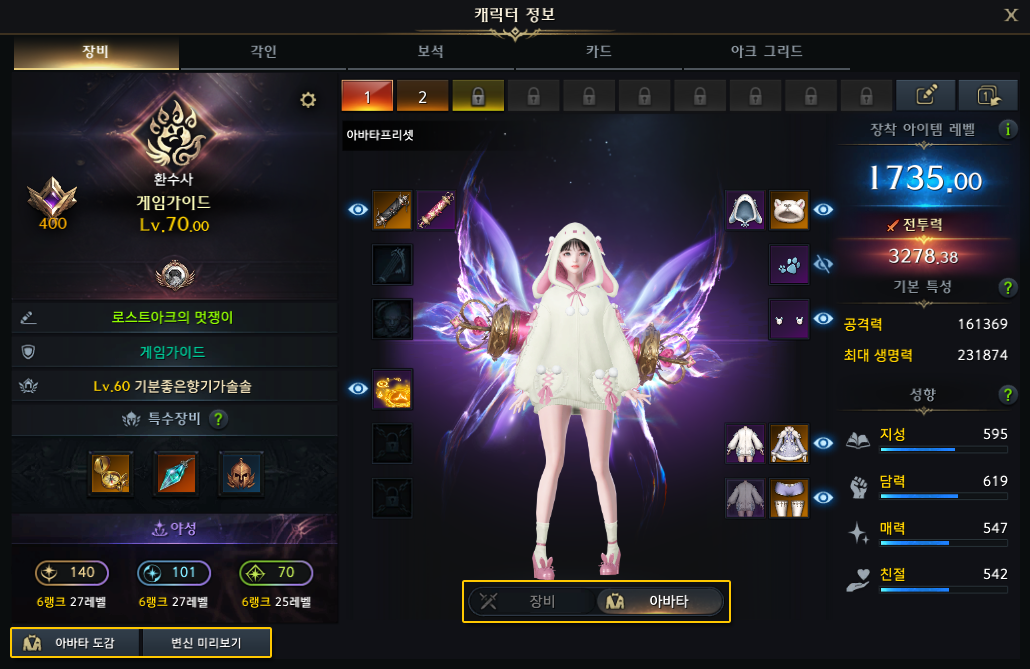
Task: Choose avatar preset 1
Action: (367, 96)
